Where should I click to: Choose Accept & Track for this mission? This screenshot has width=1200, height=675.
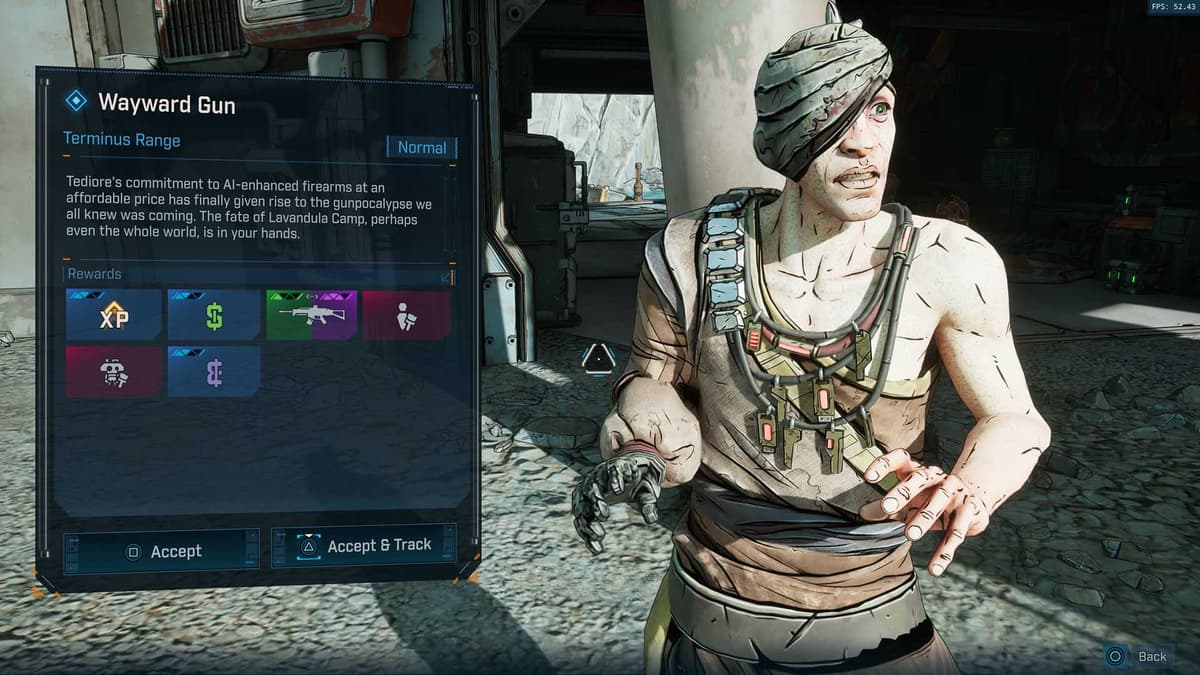[x=364, y=545]
